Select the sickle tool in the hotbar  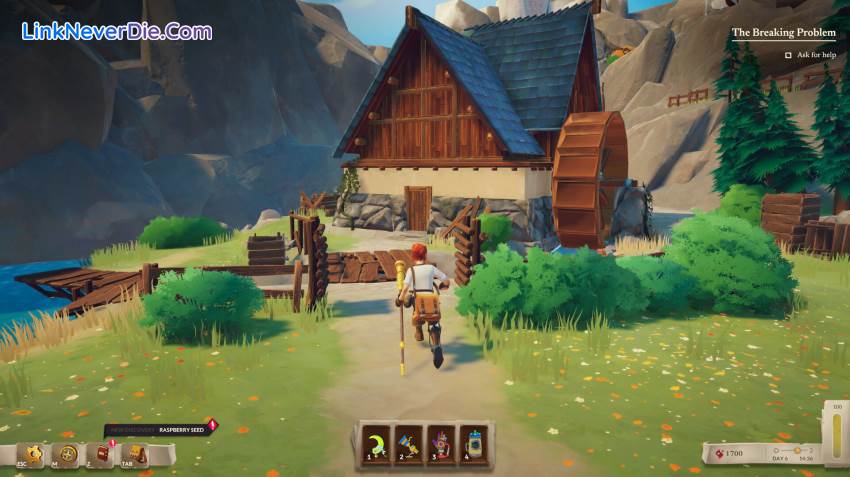(x=377, y=441)
